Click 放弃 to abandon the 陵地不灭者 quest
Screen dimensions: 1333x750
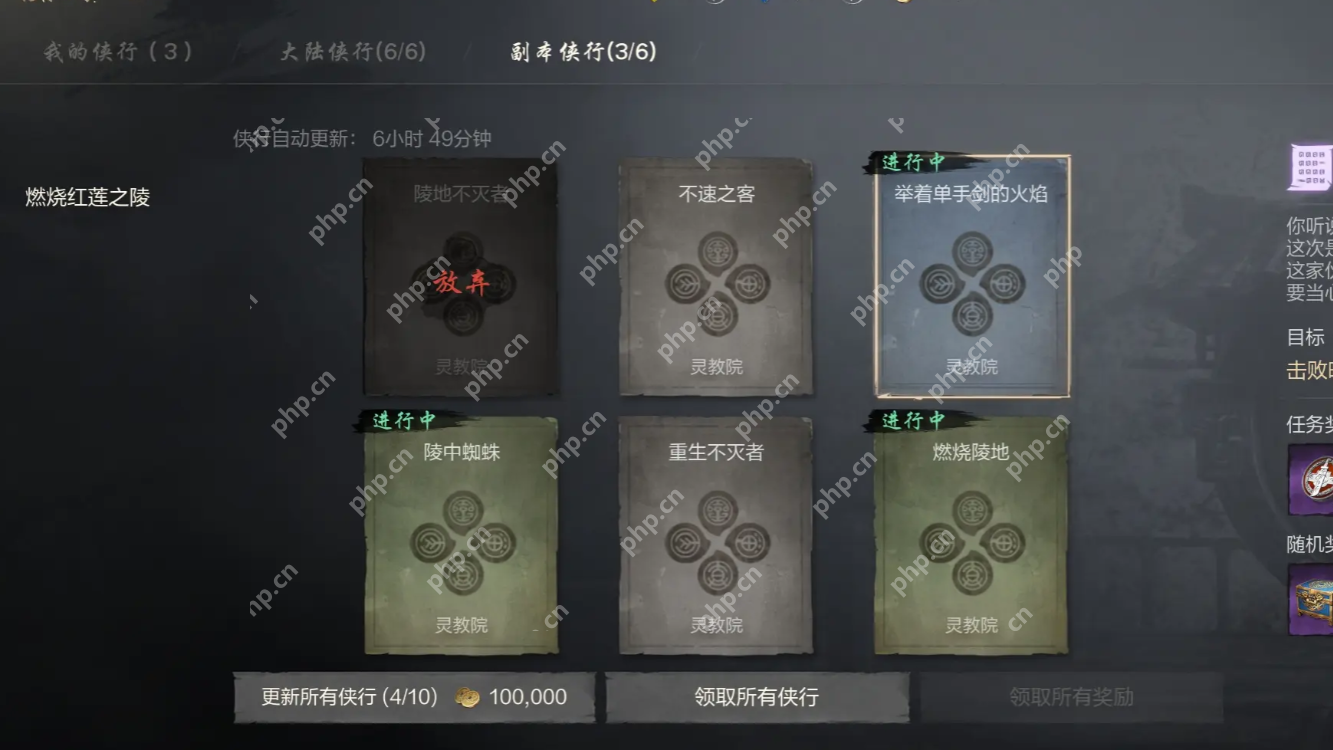click(x=461, y=283)
